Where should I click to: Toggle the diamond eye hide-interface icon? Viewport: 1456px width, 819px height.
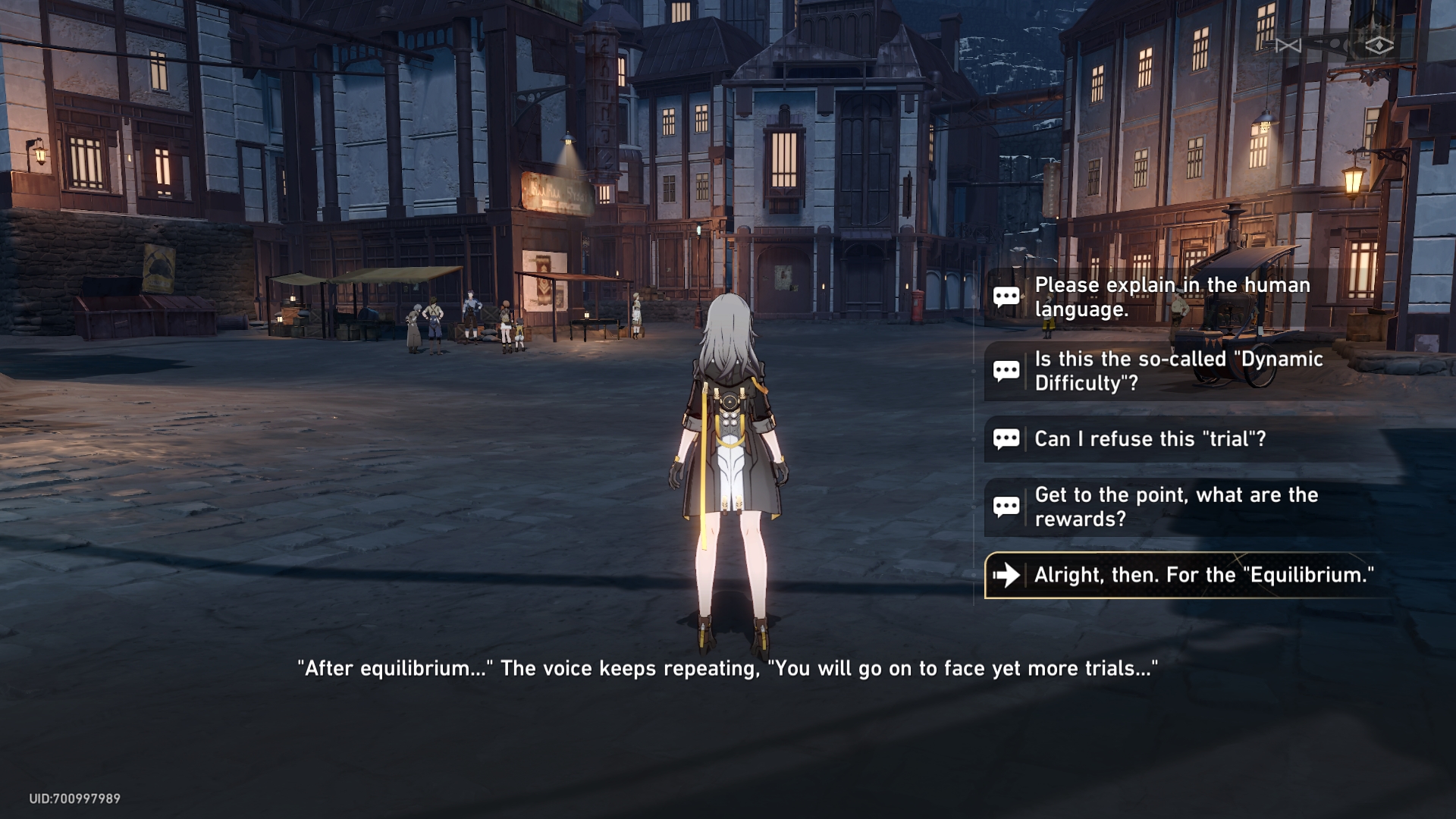1379,46
